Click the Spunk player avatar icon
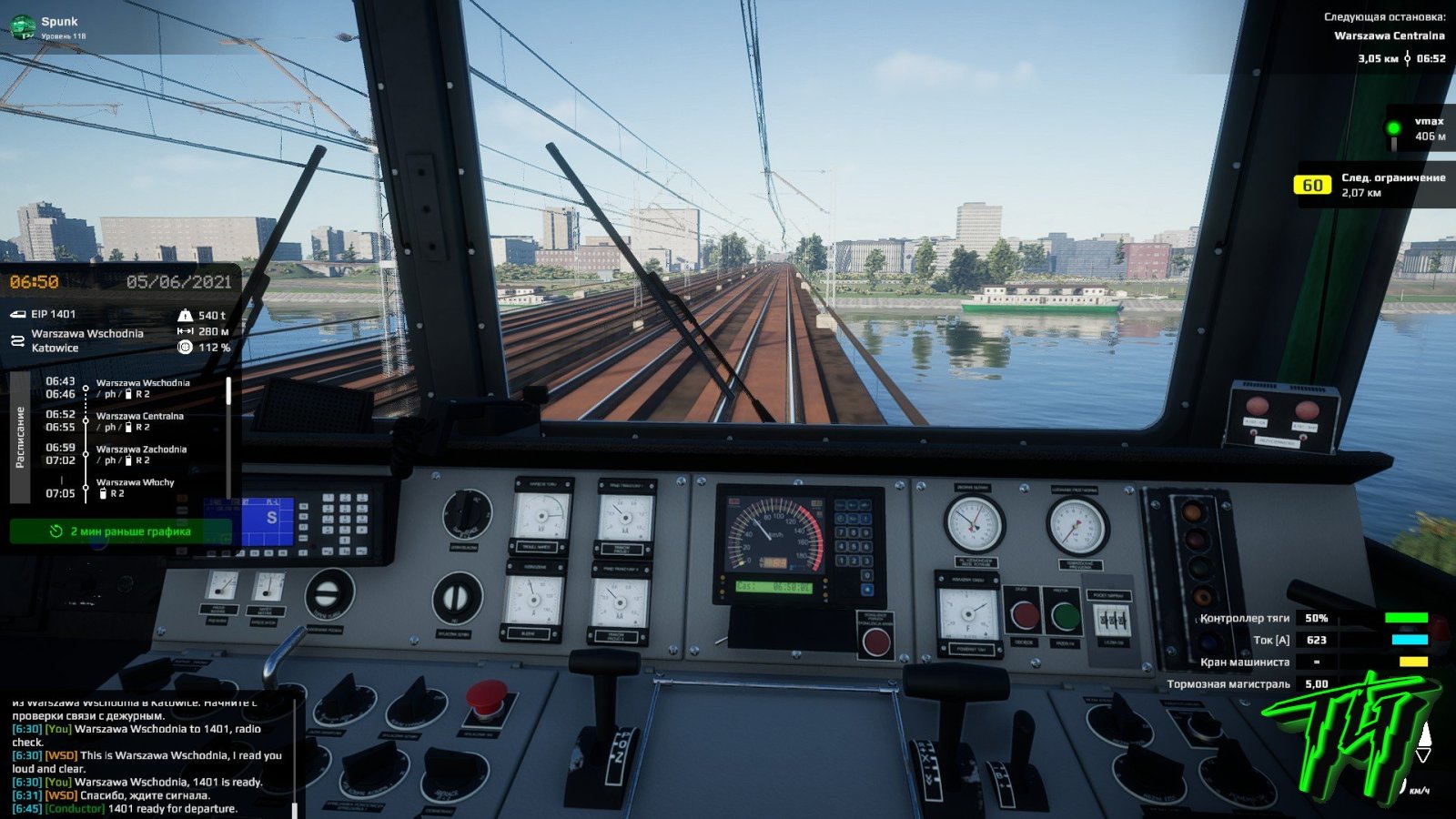The width and height of the screenshot is (1456, 819). (x=23, y=27)
